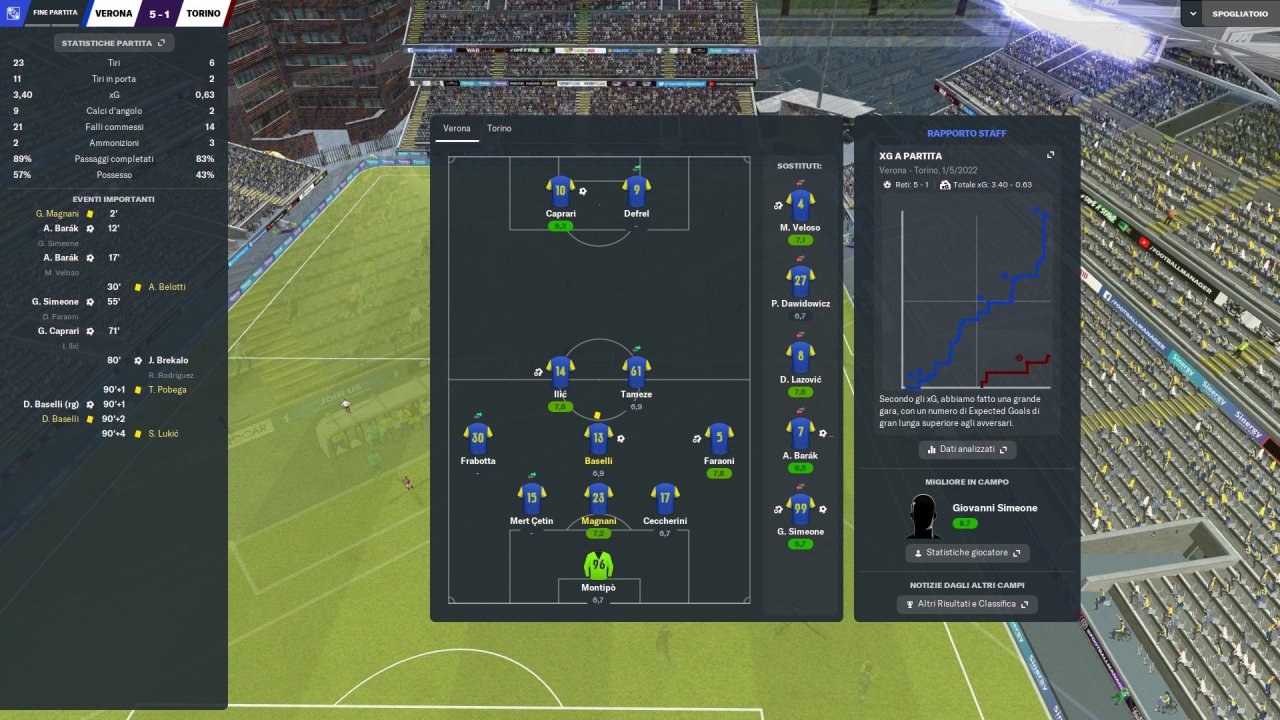1280x720 pixels.
Task: Pick substitute A. Barák
Action: click(x=800, y=434)
